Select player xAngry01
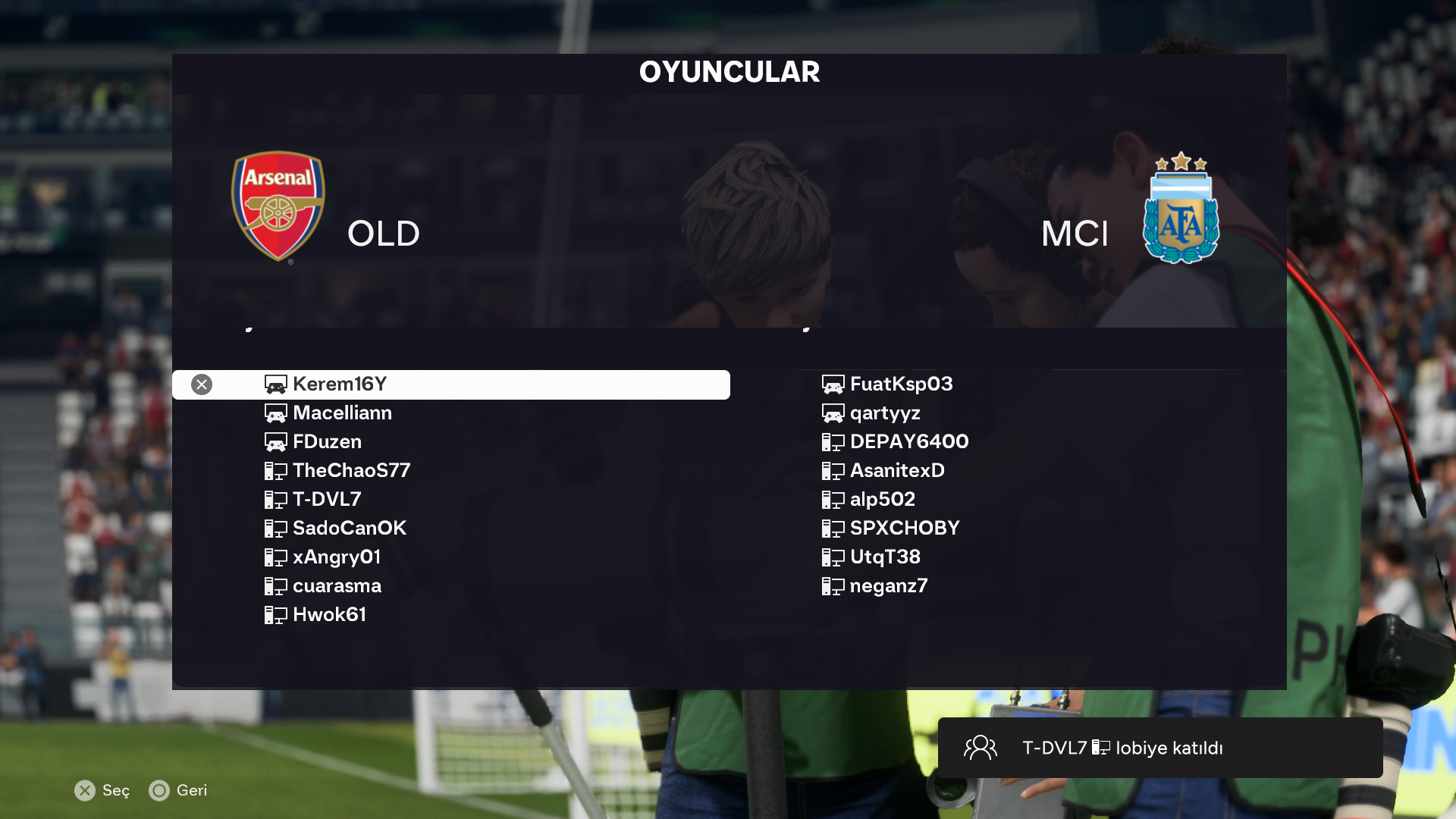The image size is (1456, 819). (337, 557)
